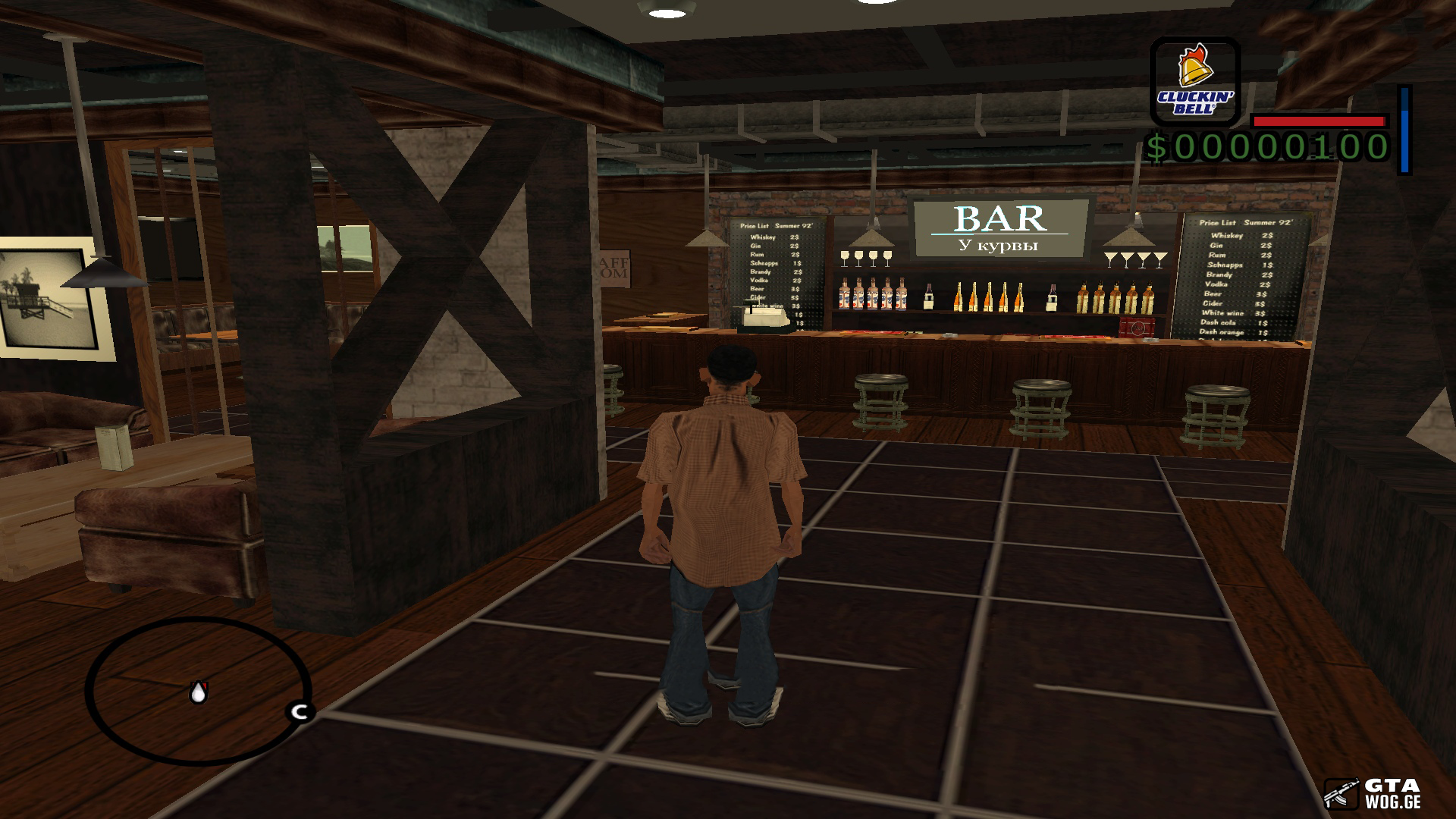
Task: Click the player arrow on the radar
Action: [198, 692]
